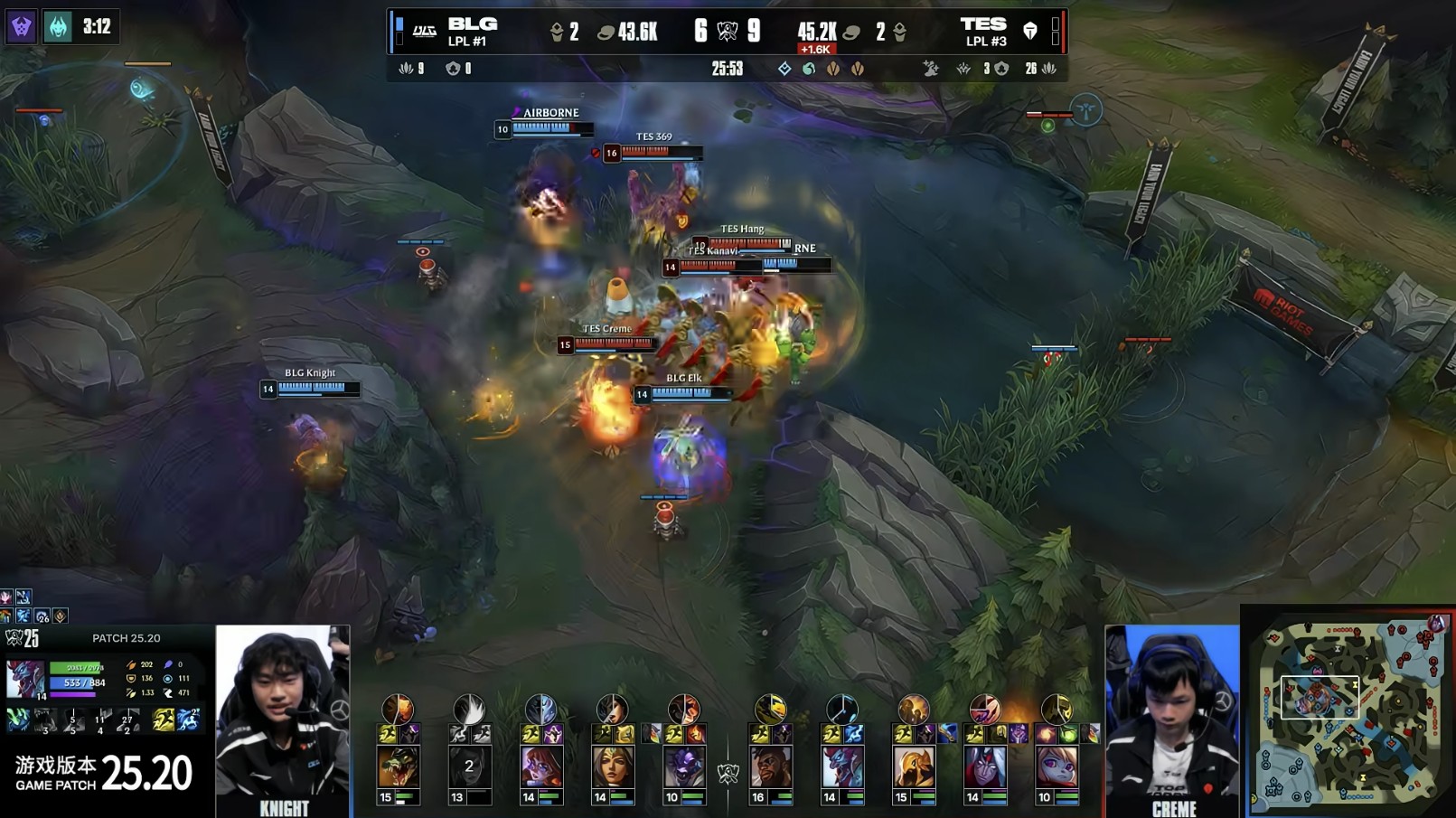Image resolution: width=1456 pixels, height=818 pixels.
Task: Select the blue Smite spell in the stats panel
Action: tap(188, 719)
